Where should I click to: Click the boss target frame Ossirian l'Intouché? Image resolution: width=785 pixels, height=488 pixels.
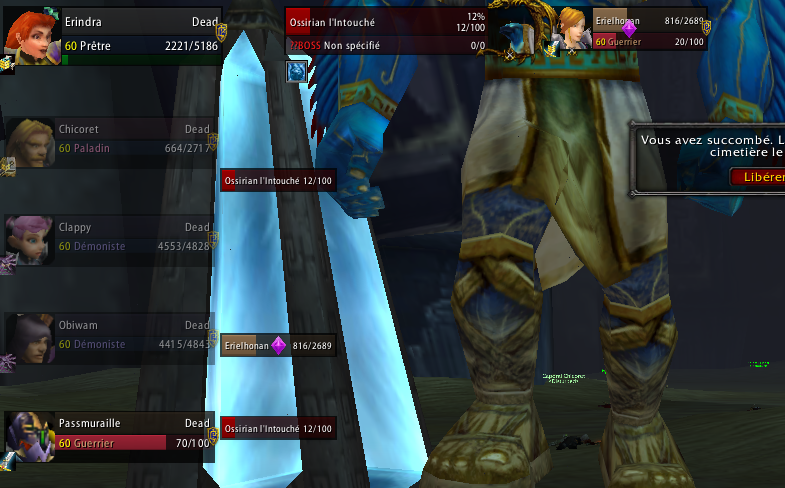[386, 31]
